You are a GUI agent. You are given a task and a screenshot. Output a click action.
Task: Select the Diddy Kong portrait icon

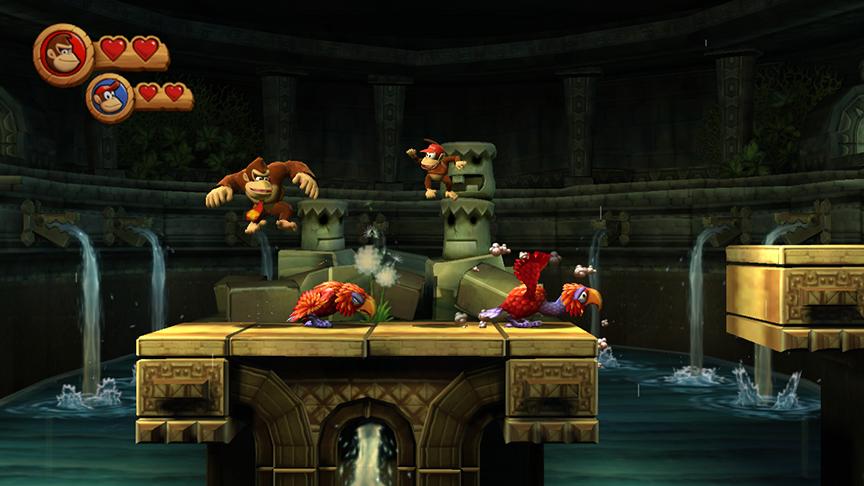110,97
